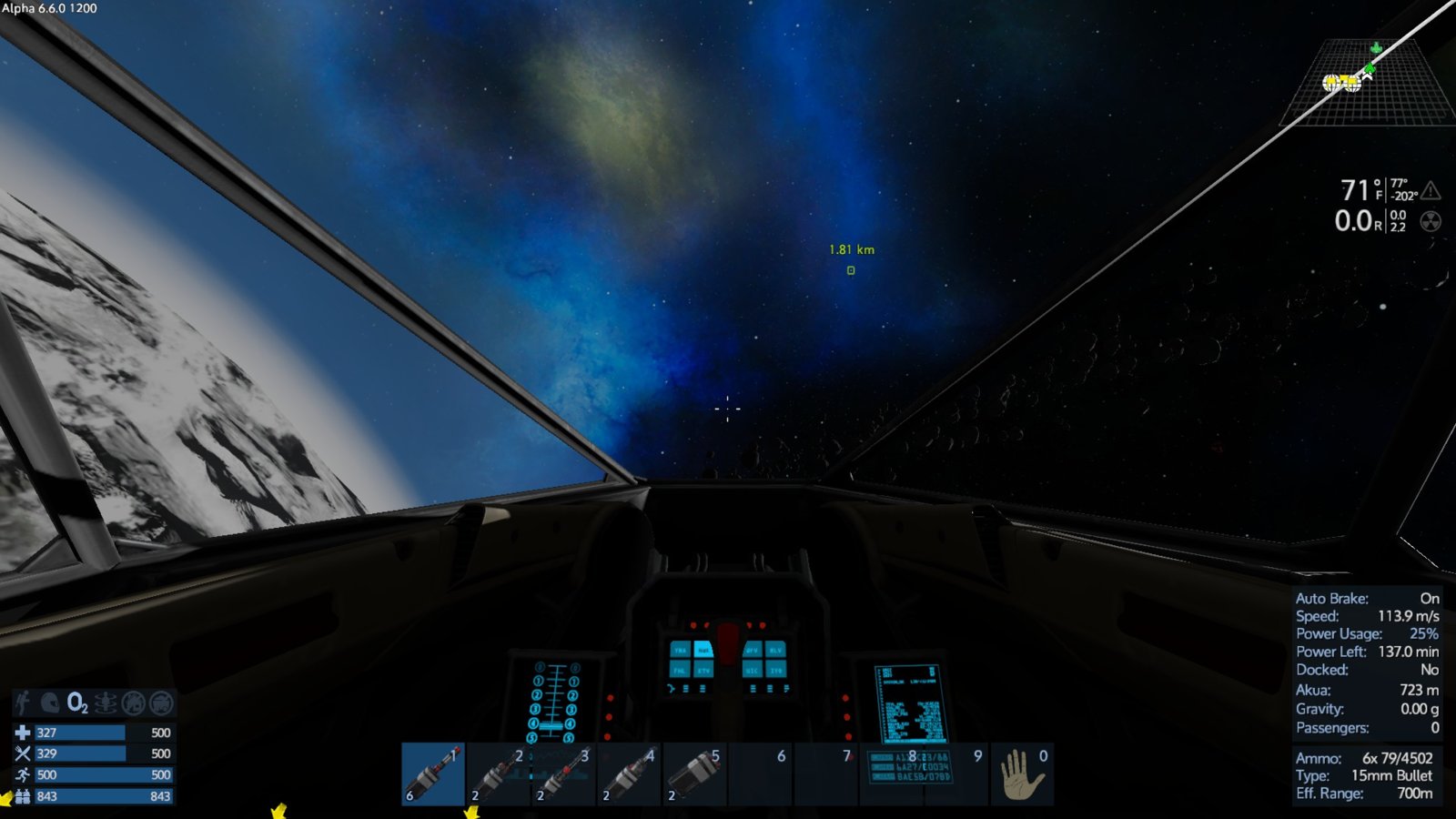This screenshot has width=1456, height=819.
Task: Select the weapon in hotbar slot 1
Action: point(433,773)
